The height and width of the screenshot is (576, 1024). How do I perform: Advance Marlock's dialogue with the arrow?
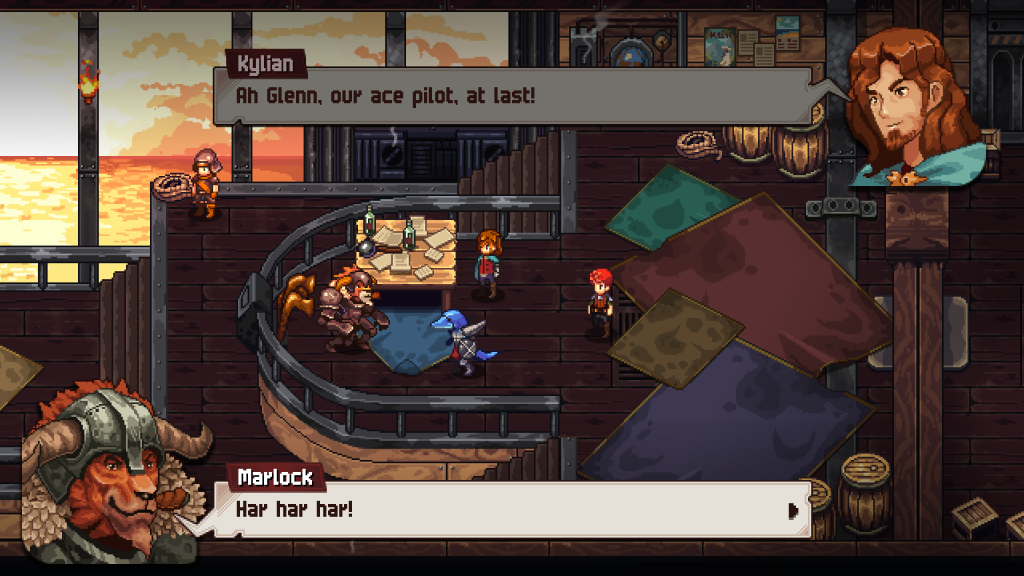pos(793,510)
